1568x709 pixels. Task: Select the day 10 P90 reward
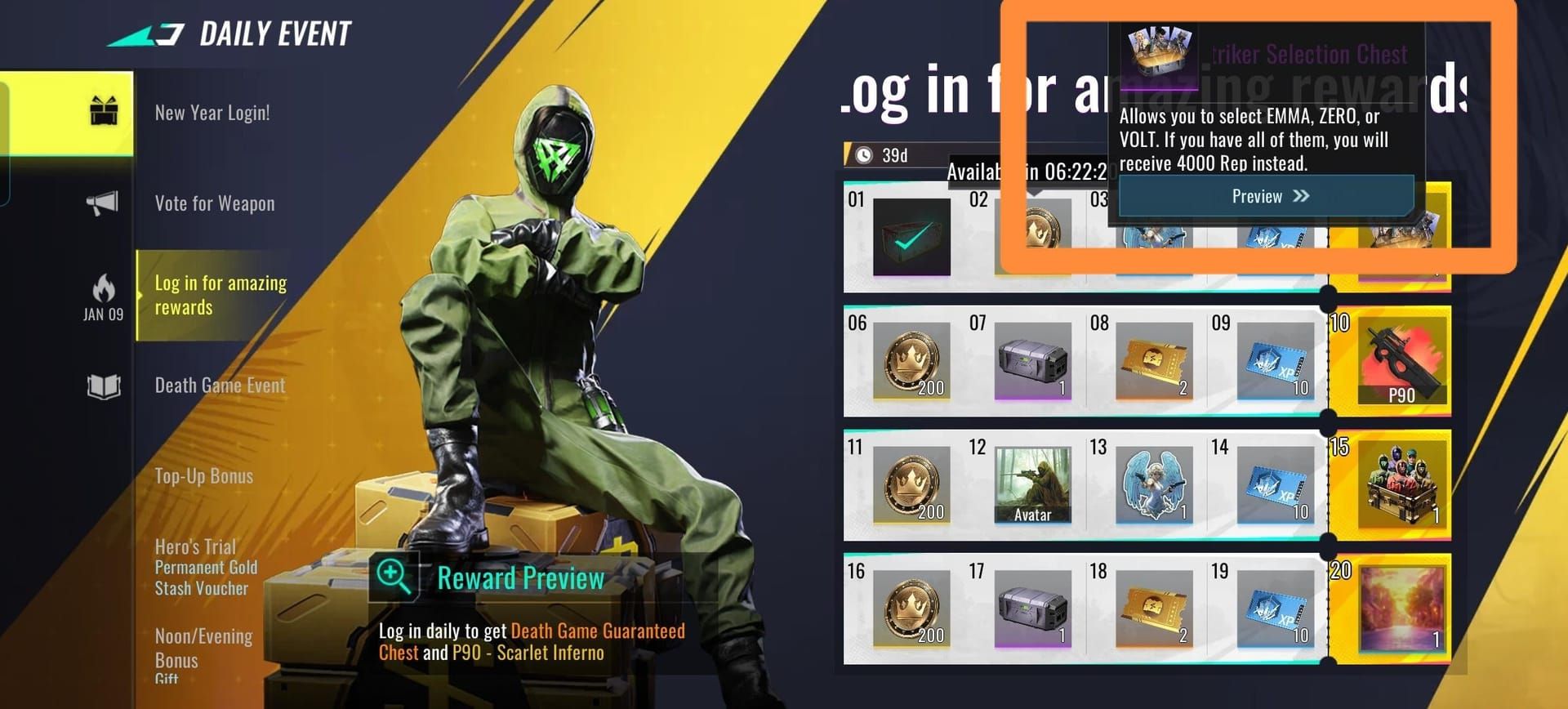tap(1401, 363)
